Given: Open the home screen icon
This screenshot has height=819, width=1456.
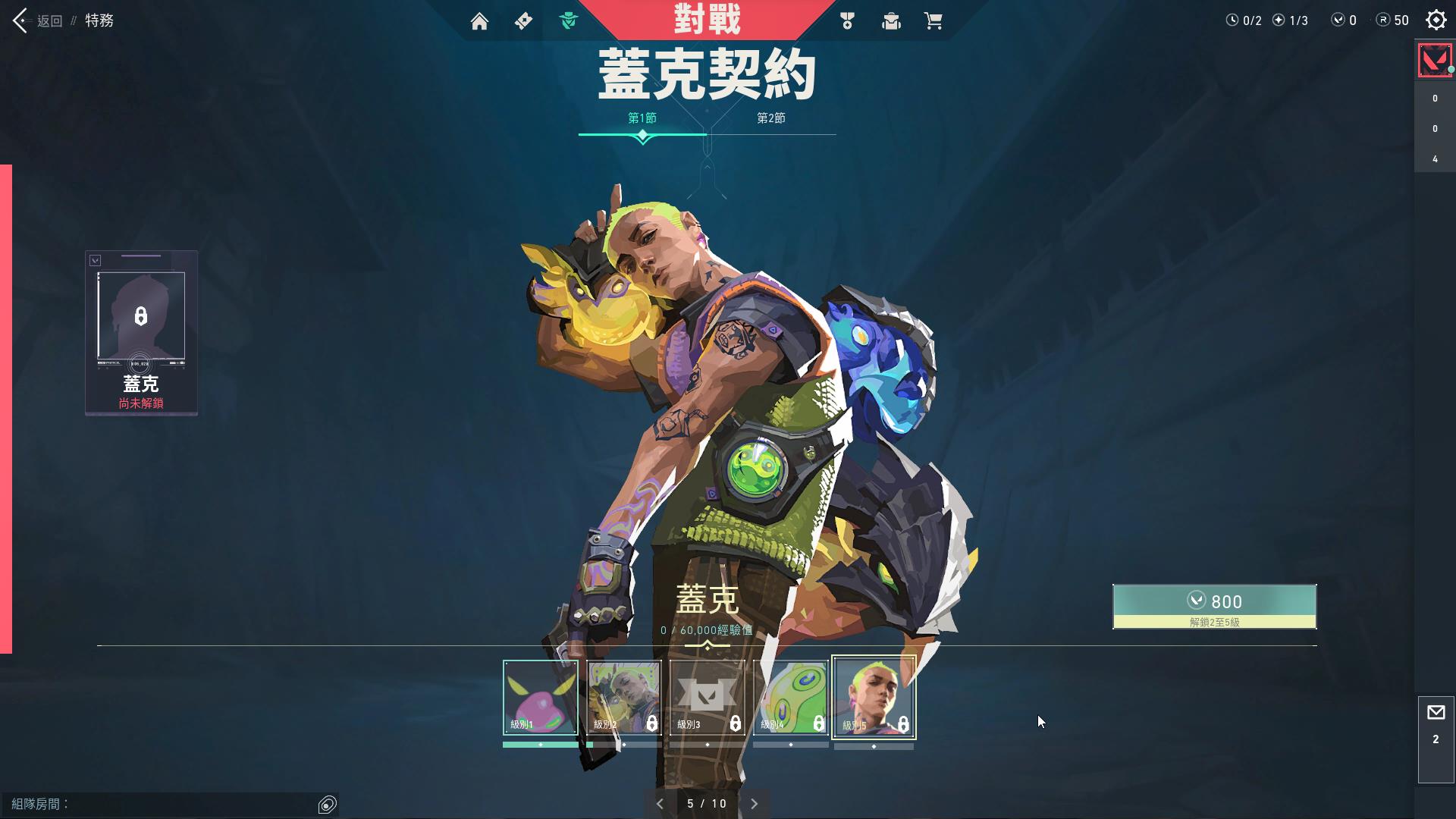Looking at the screenshot, I should pos(480,21).
